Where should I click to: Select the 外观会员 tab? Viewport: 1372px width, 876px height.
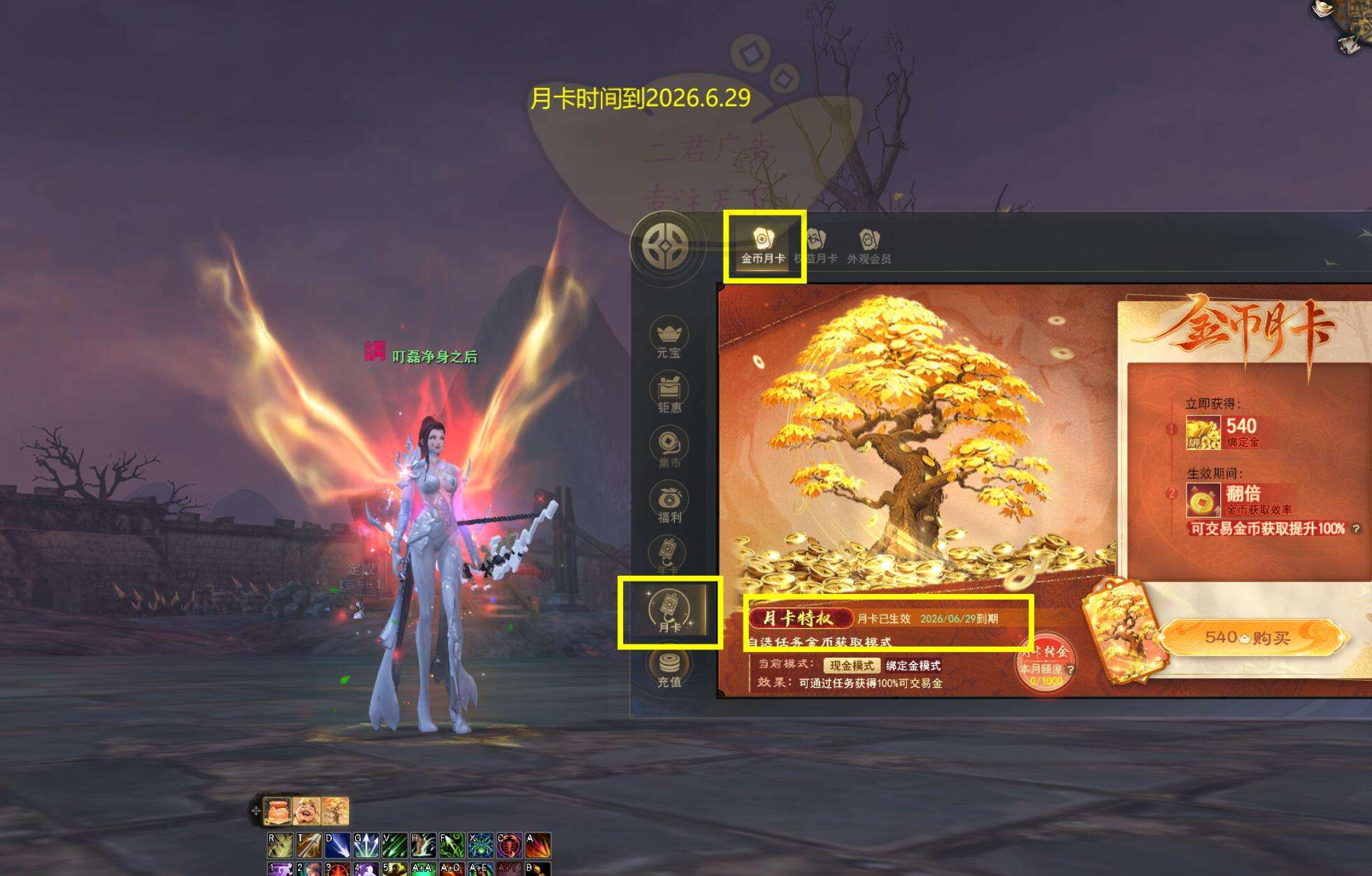tap(869, 246)
